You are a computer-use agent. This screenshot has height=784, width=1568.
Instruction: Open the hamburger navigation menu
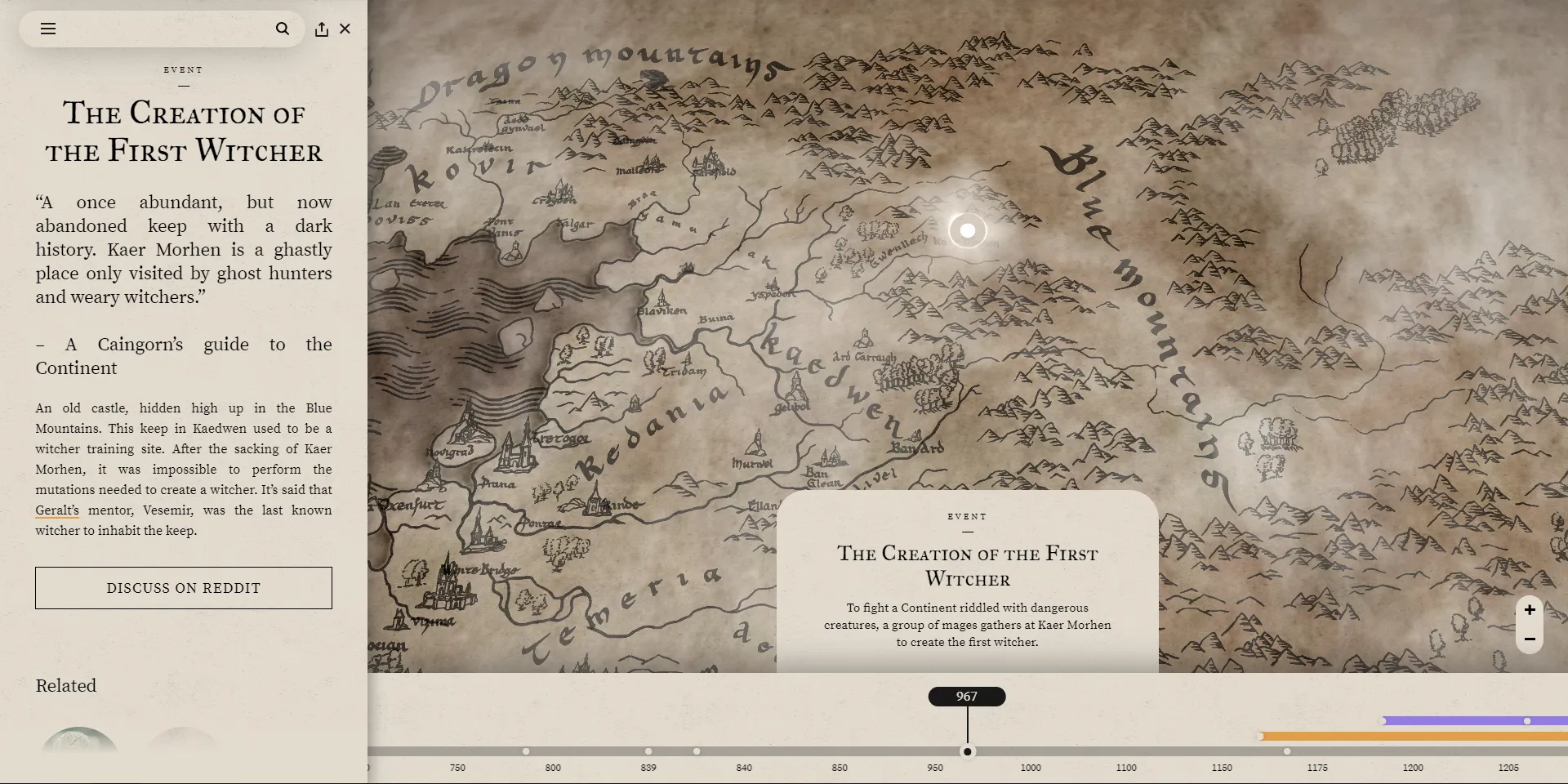[49, 29]
